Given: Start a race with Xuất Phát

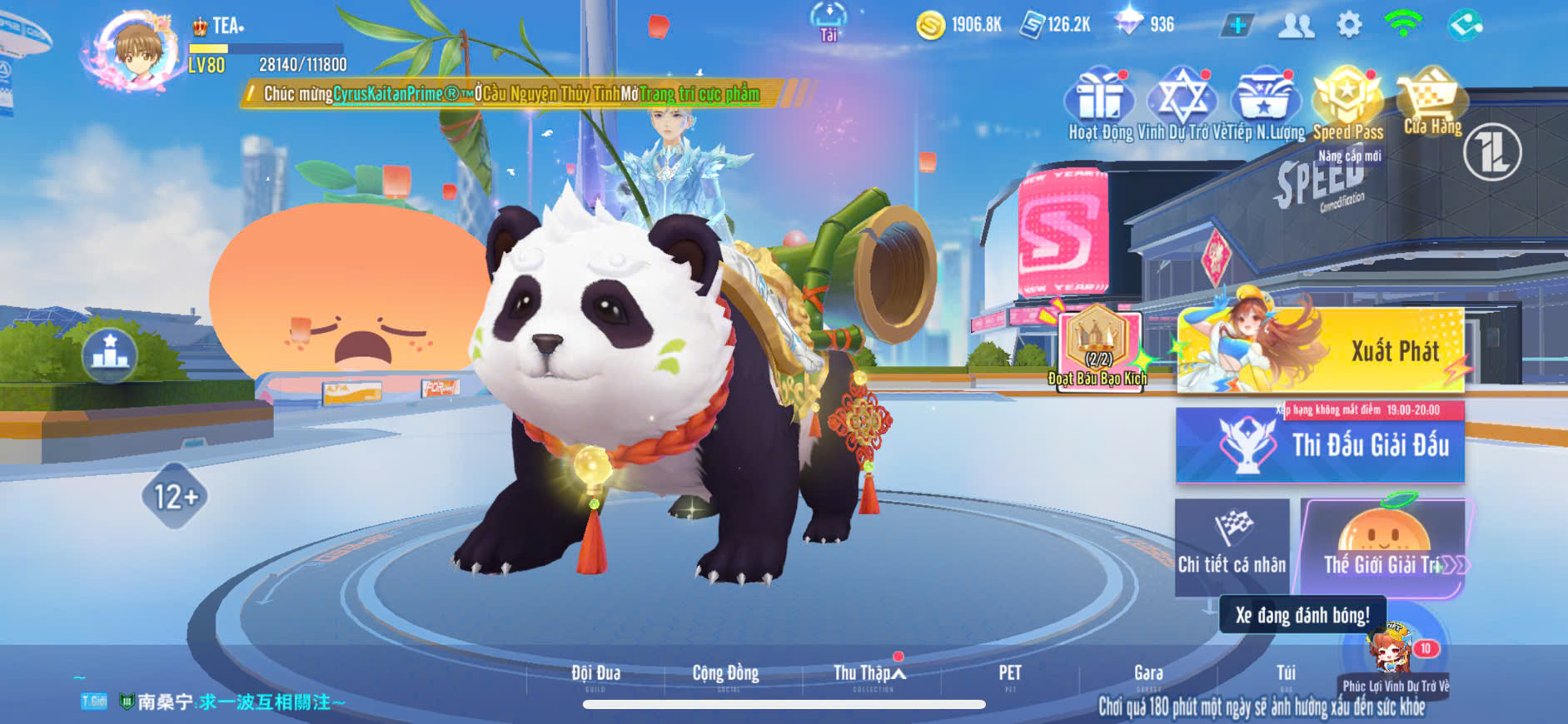Looking at the screenshot, I should (1320, 350).
